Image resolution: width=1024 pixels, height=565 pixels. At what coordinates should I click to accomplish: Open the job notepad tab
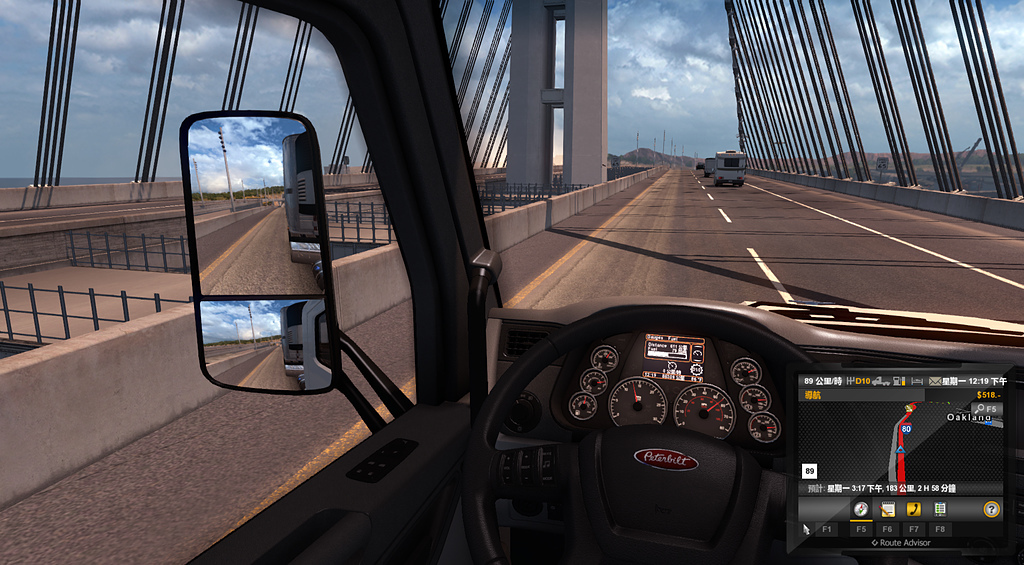click(x=887, y=508)
